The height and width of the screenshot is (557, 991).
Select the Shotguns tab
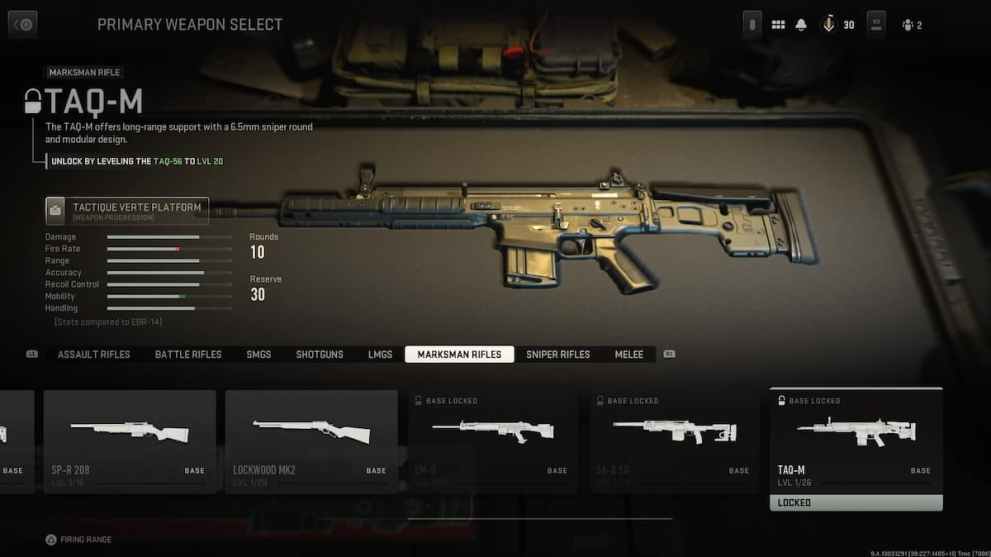pyautogui.click(x=319, y=355)
